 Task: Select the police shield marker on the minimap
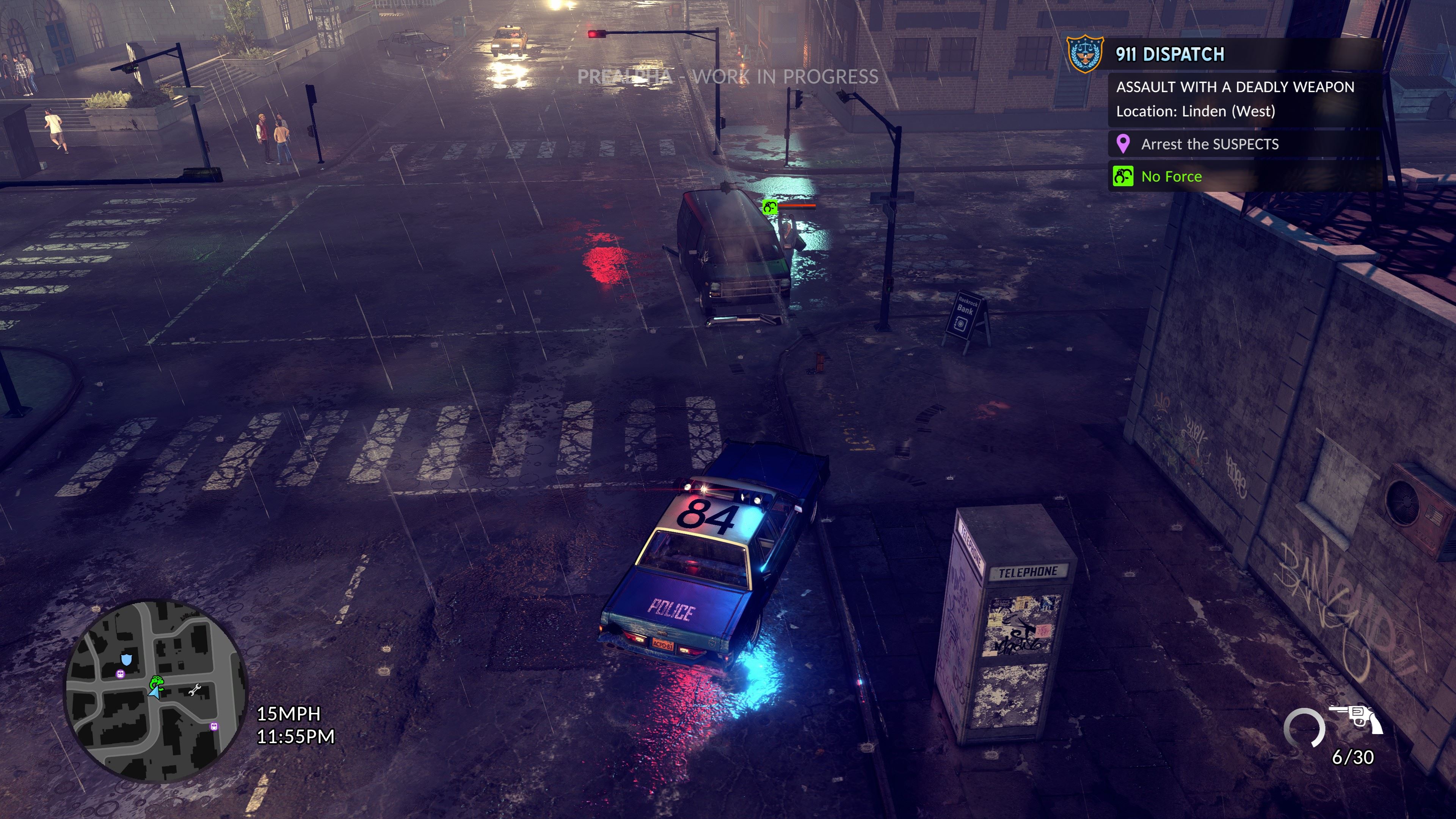[x=127, y=659]
